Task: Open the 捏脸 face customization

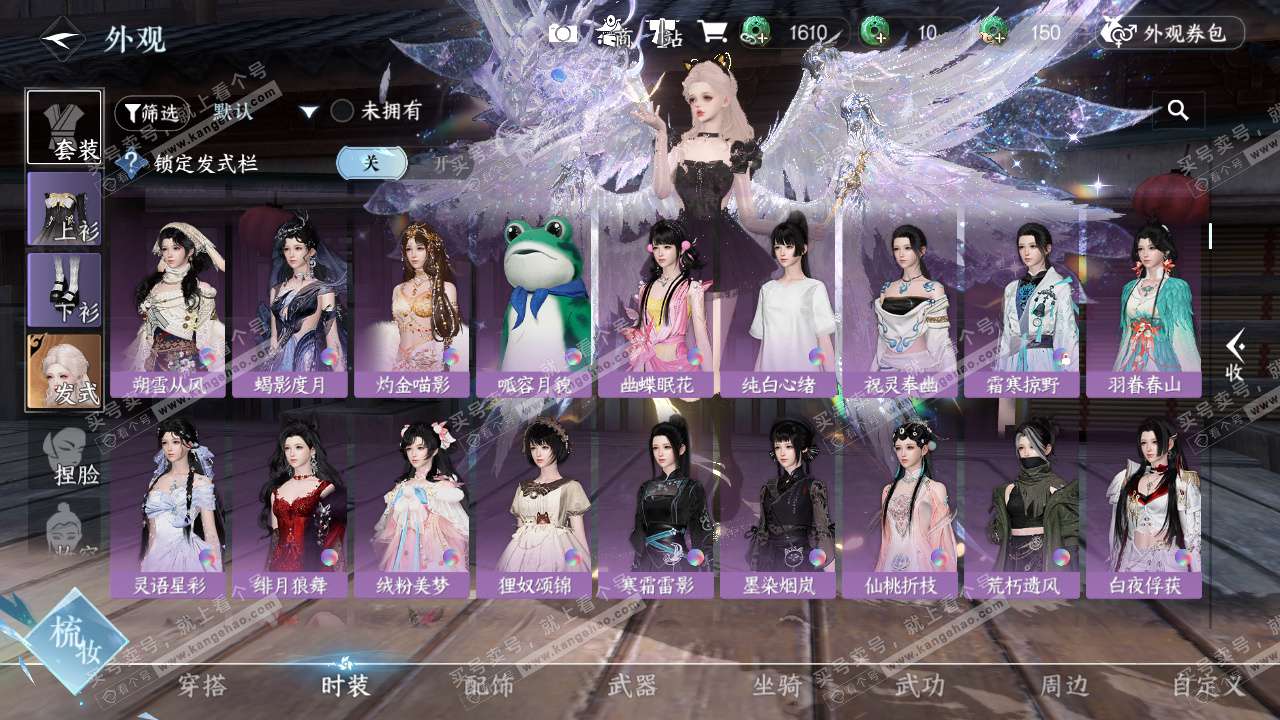Action: (70, 455)
